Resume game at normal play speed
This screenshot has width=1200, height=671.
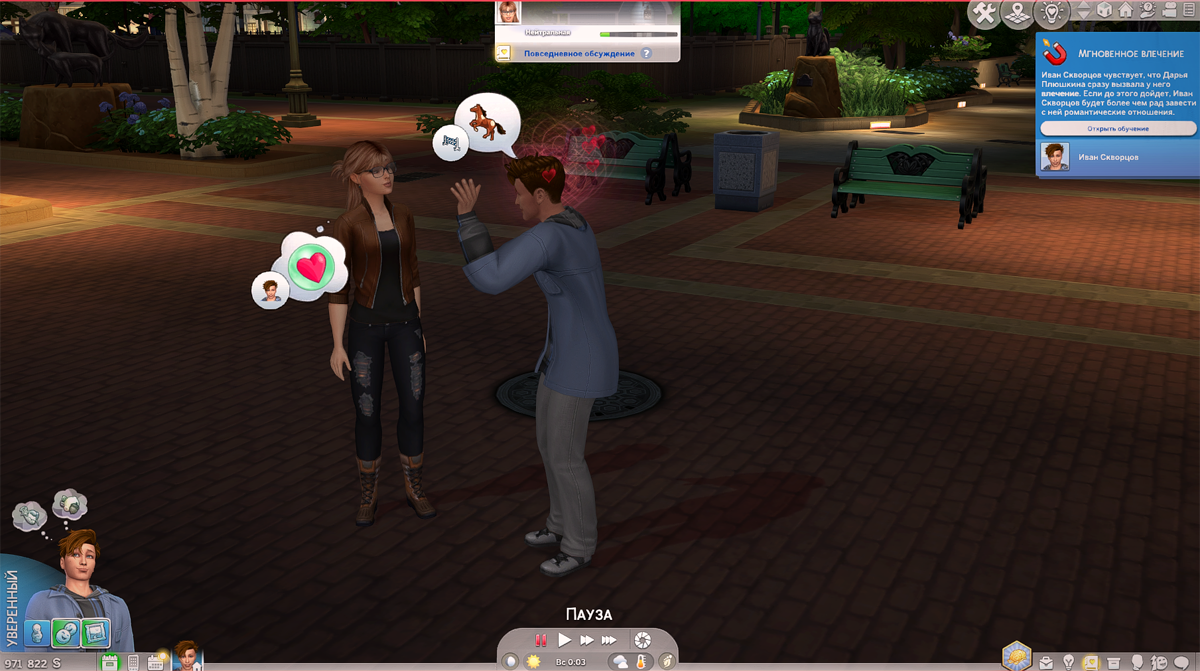(564, 640)
